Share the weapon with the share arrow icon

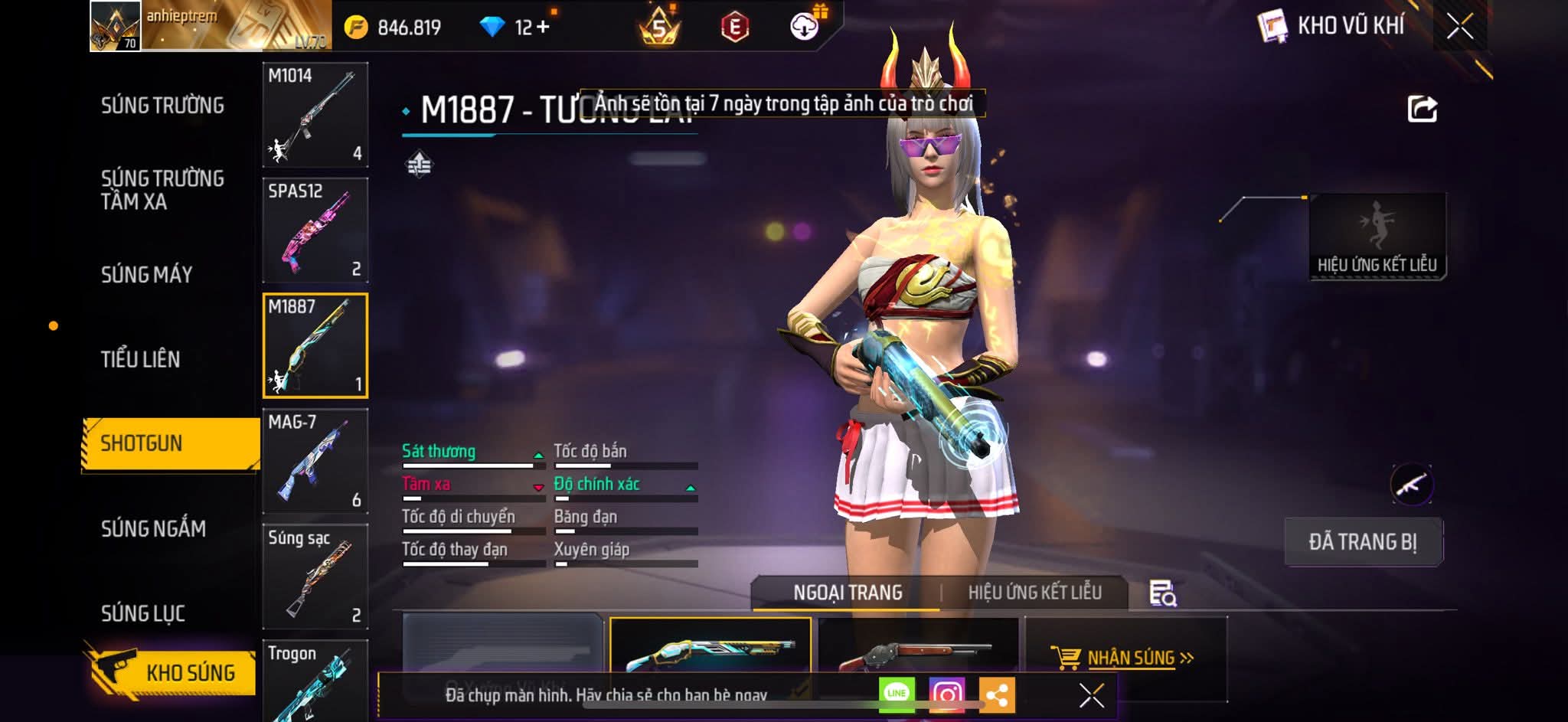coord(1422,109)
